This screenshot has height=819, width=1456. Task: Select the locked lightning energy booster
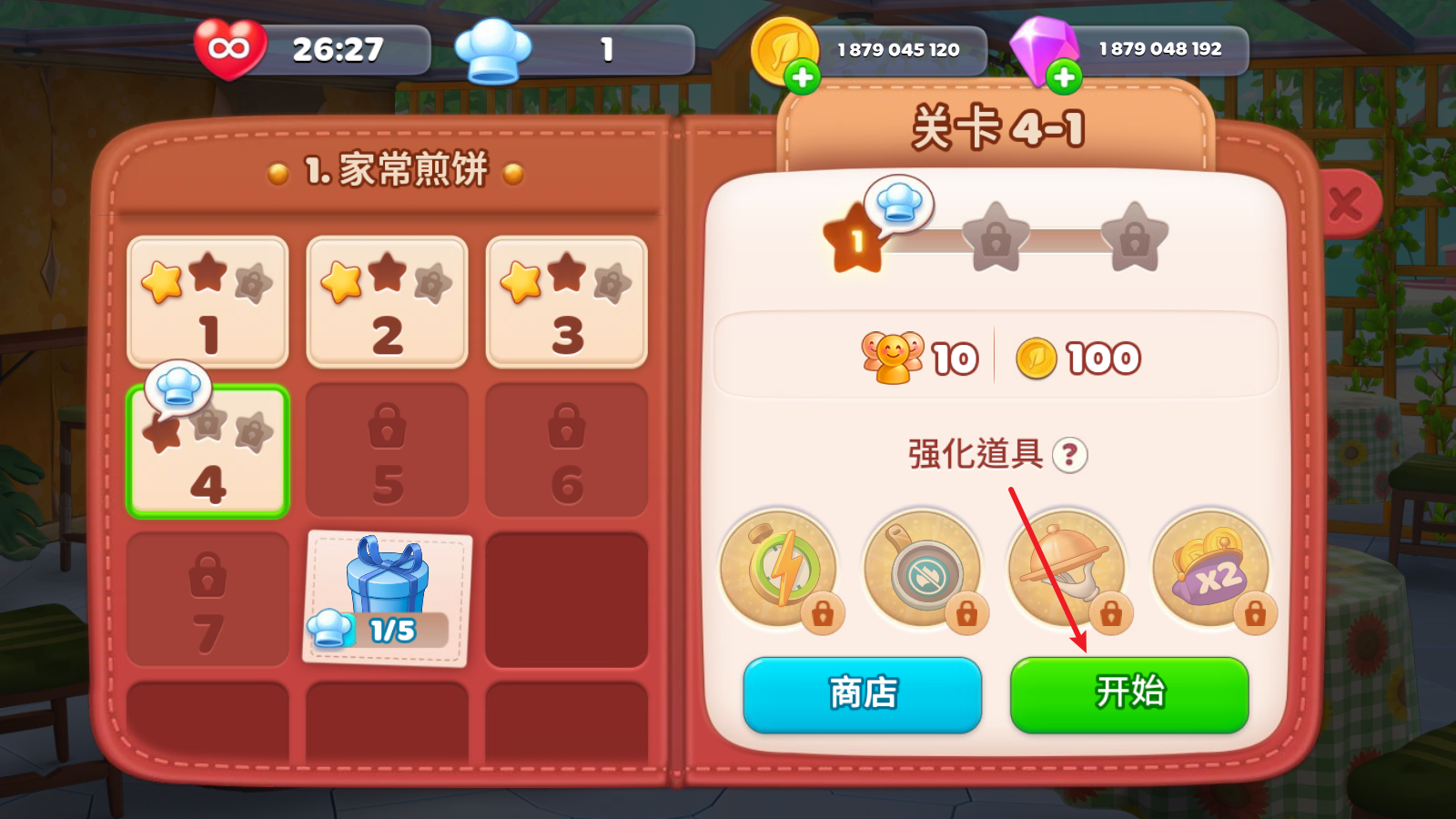tap(781, 566)
